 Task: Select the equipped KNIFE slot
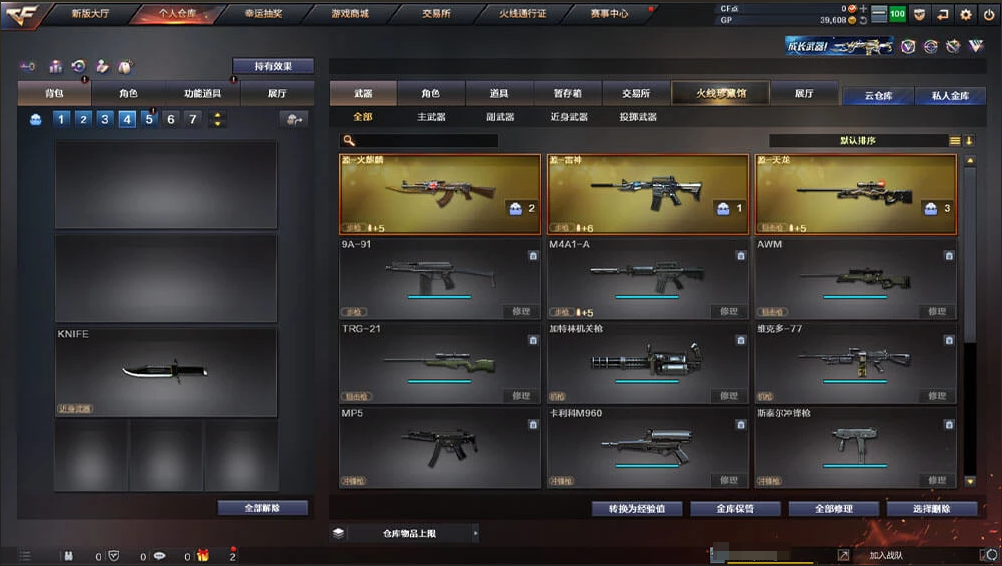(165, 371)
